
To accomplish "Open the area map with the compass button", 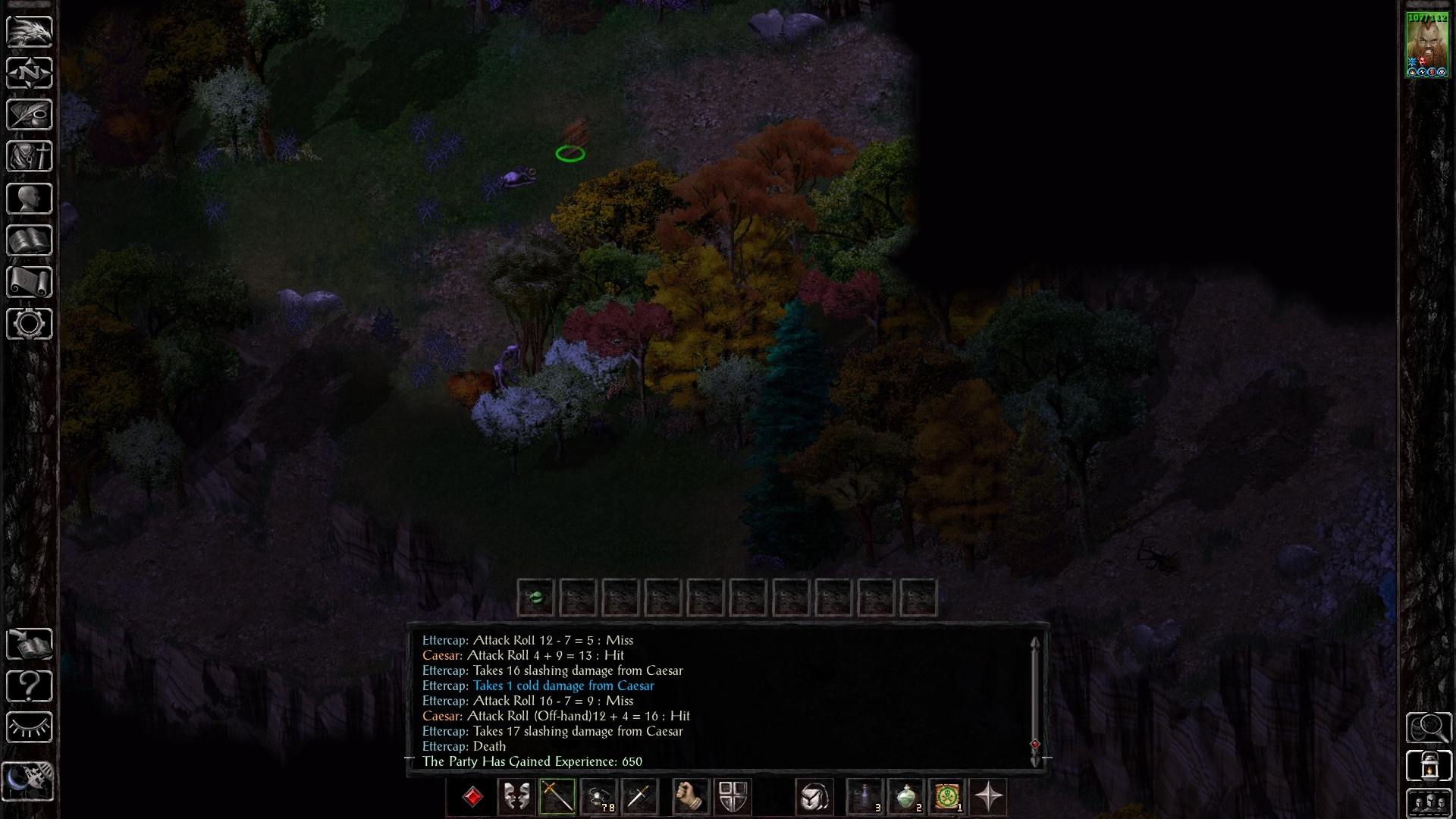I will [x=30, y=74].
